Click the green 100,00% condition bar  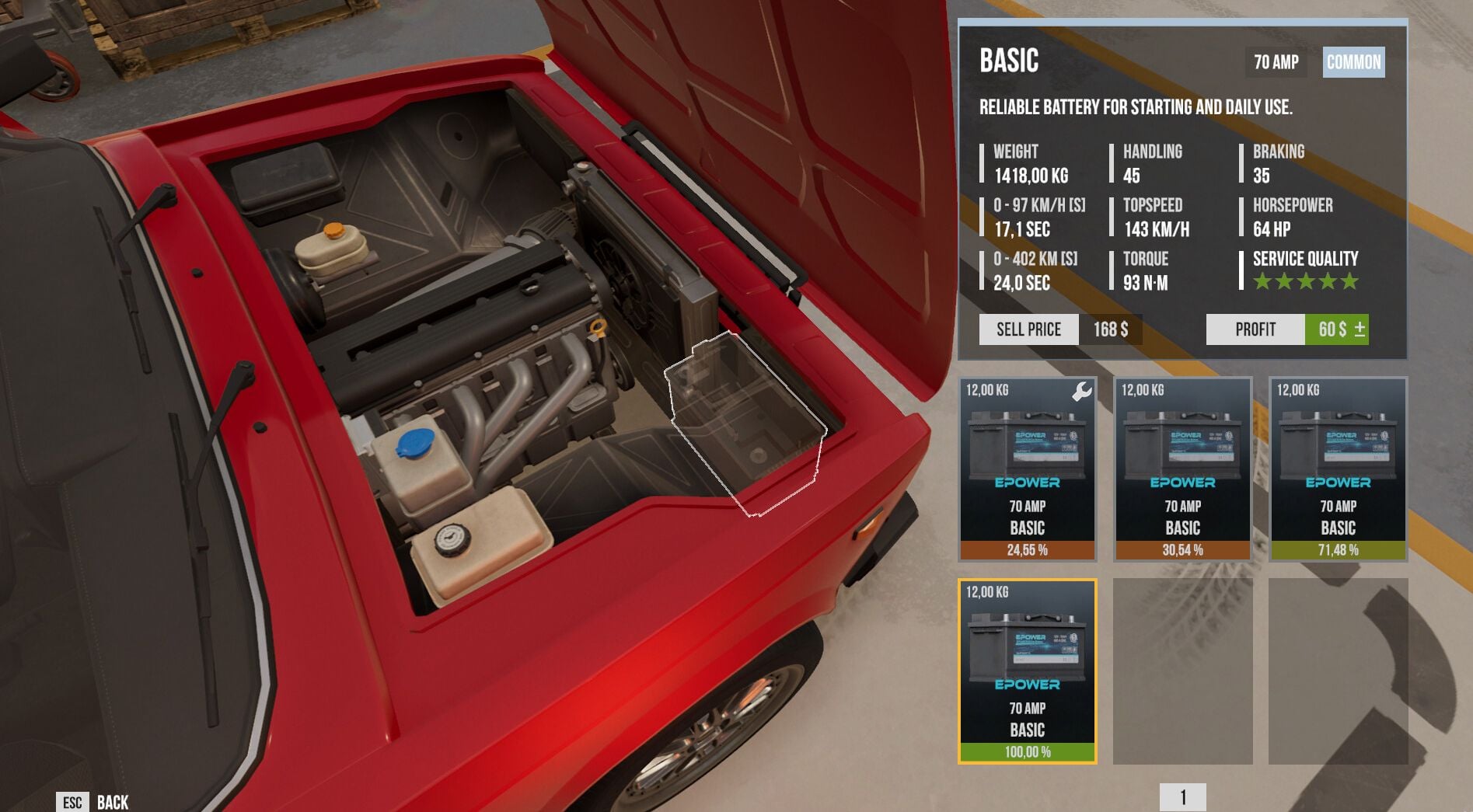click(1026, 751)
